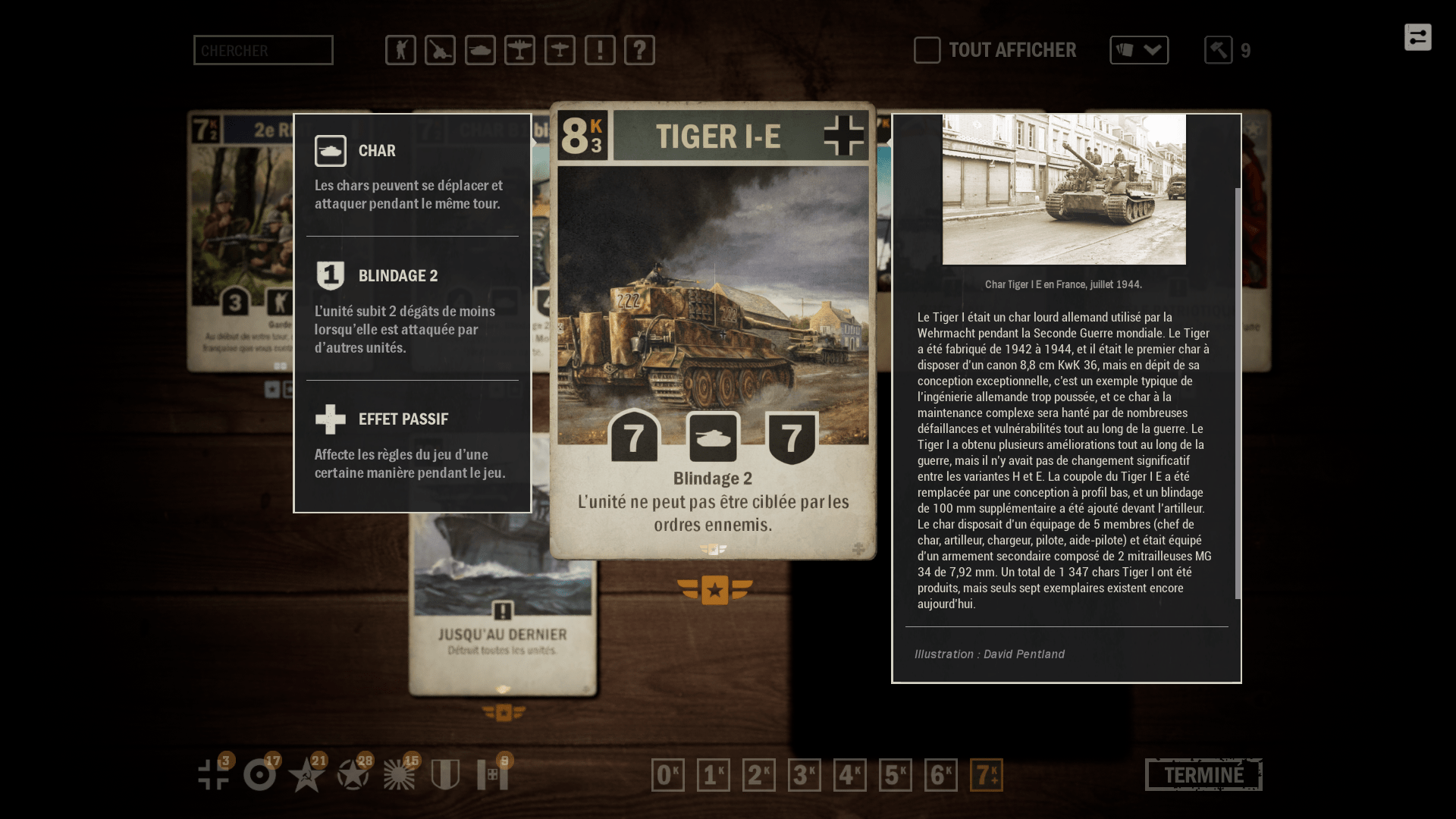The height and width of the screenshot is (819, 1456).
Task: Filter cards by artillery type
Action: click(440, 50)
